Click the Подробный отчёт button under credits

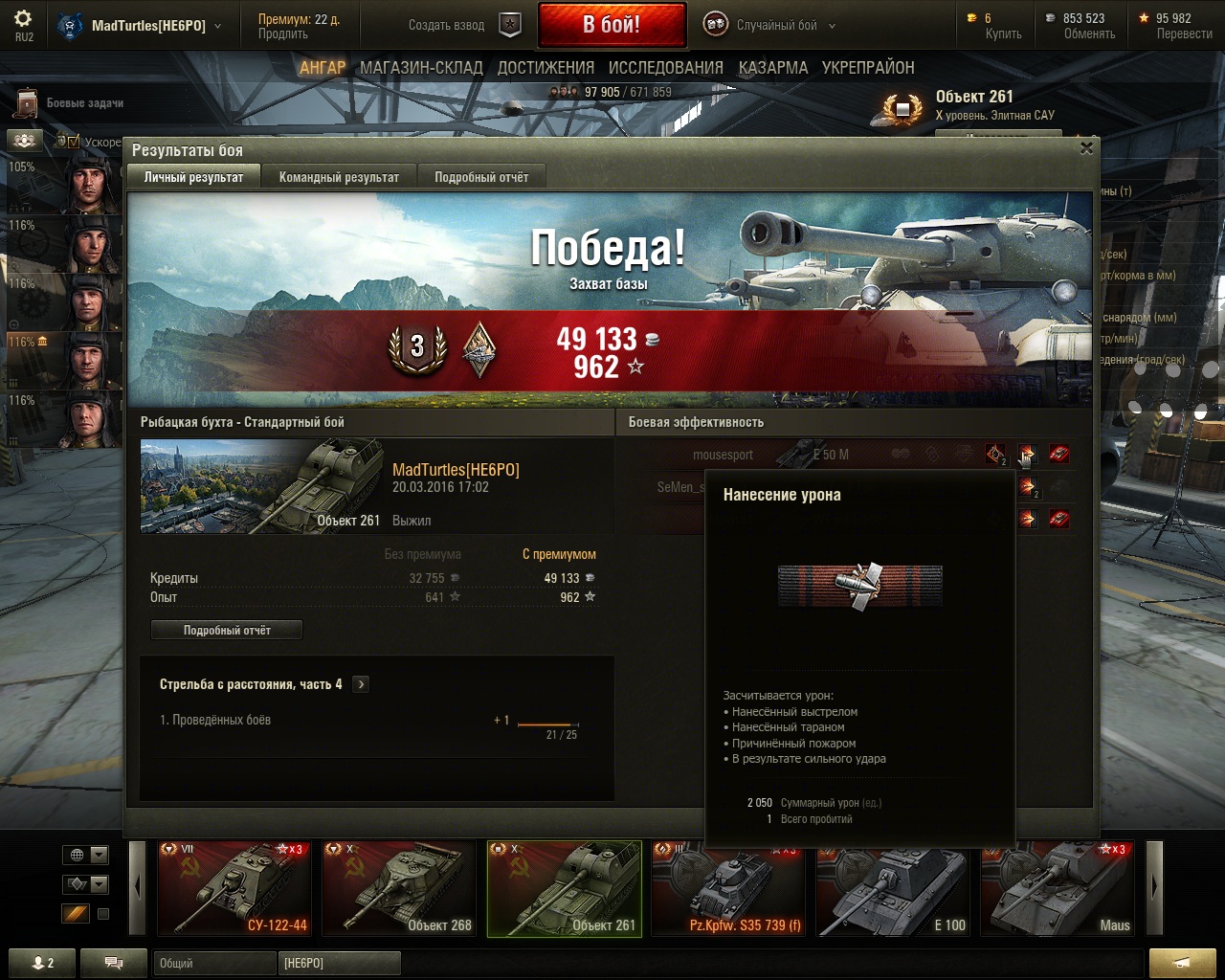pos(227,631)
